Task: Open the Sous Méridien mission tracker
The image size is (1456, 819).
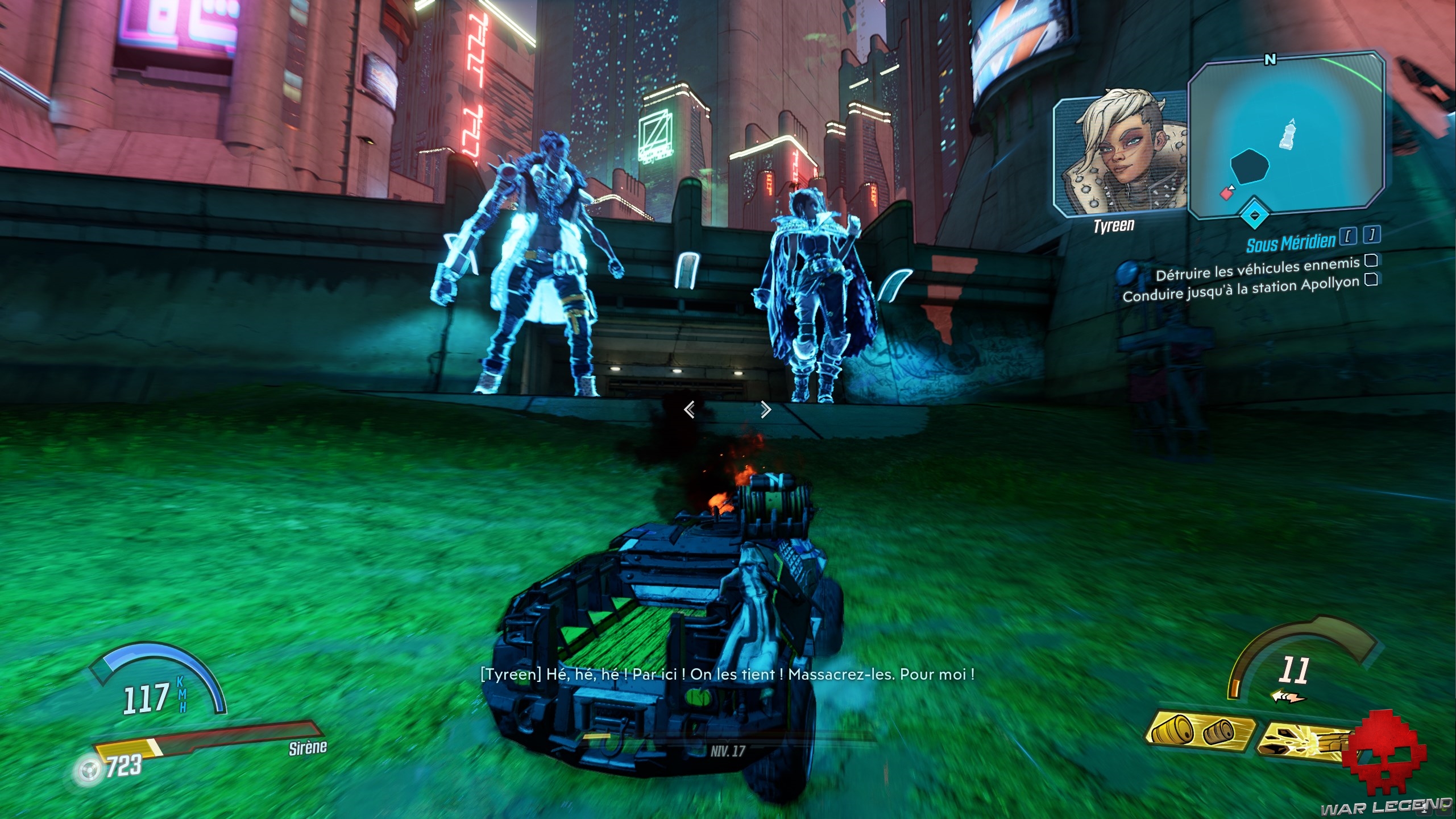Action: coord(1291,243)
